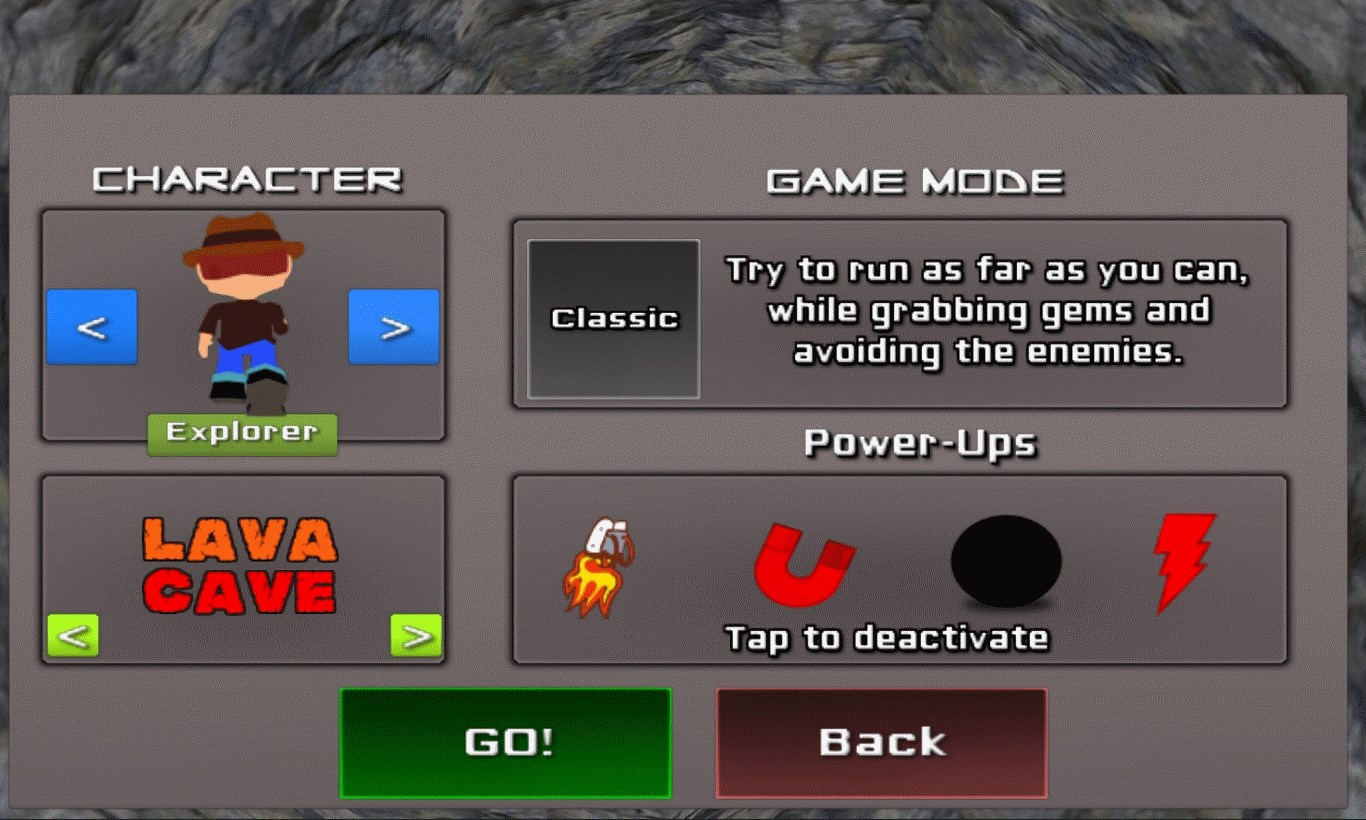This screenshot has height=820, width=1366.
Task: Toggle the black ball power-up
Action: (x=1005, y=562)
